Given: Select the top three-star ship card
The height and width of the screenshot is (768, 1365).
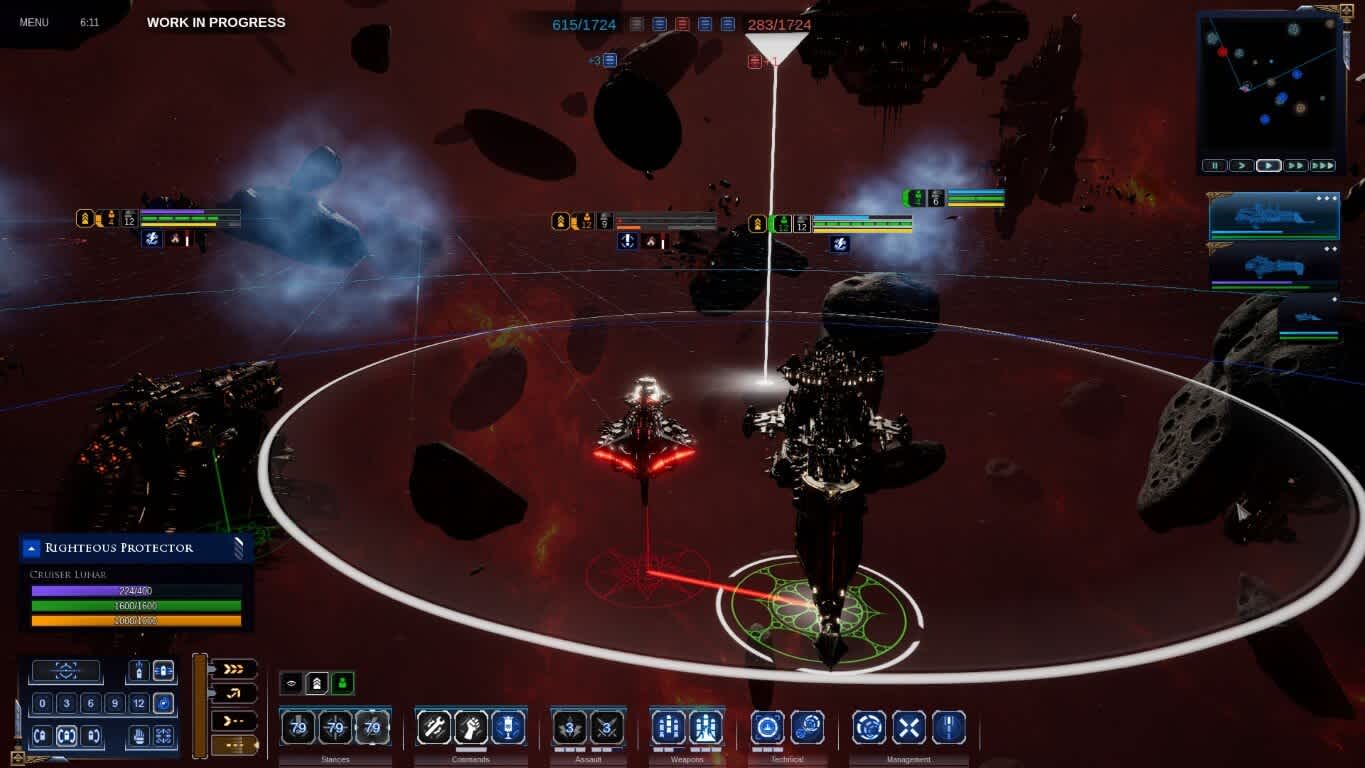Looking at the screenshot, I should (1273, 216).
